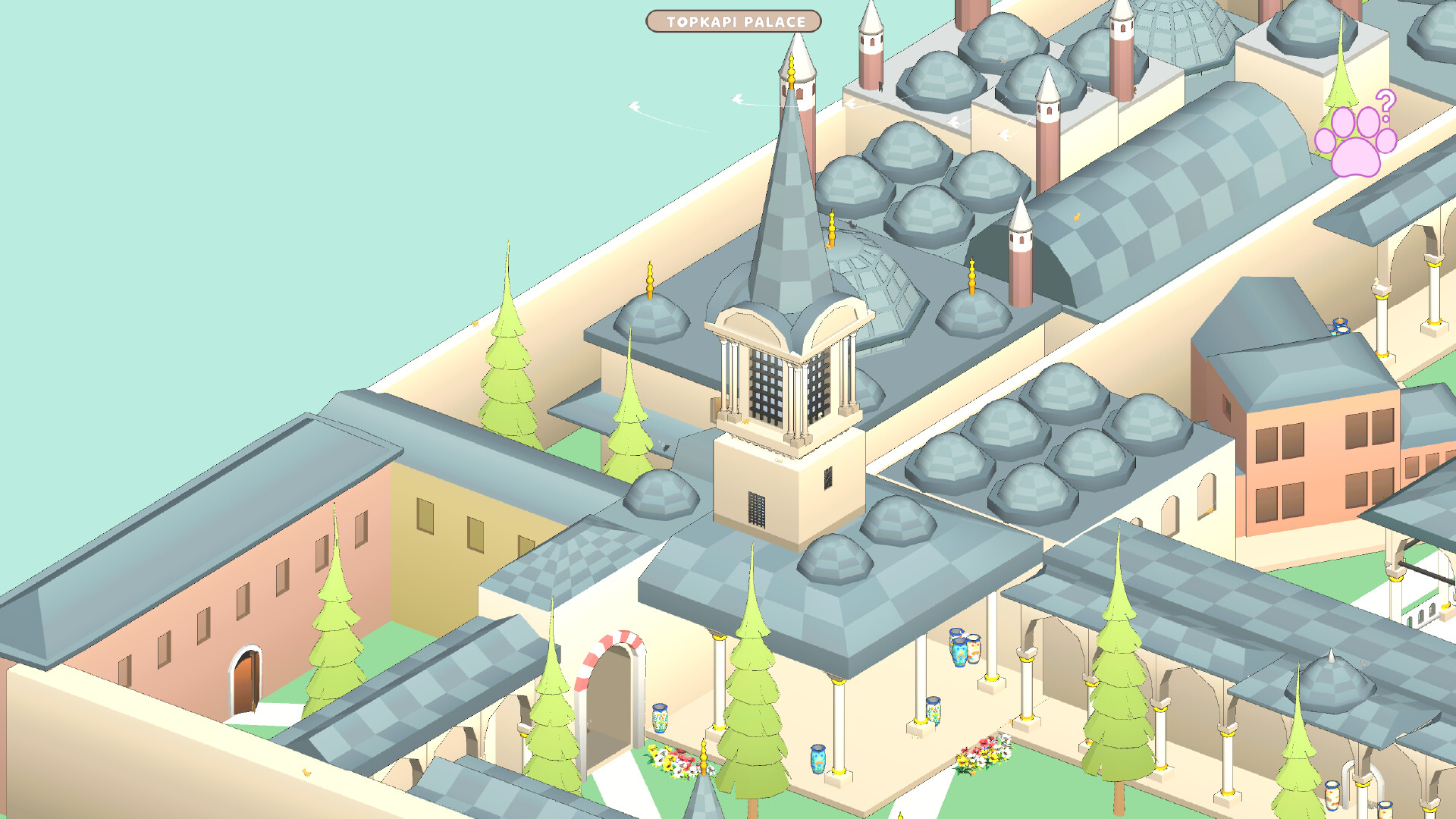Click the white cat hiding among the painted vases
The height and width of the screenshot is (819, 1456).
coord(965,635)
